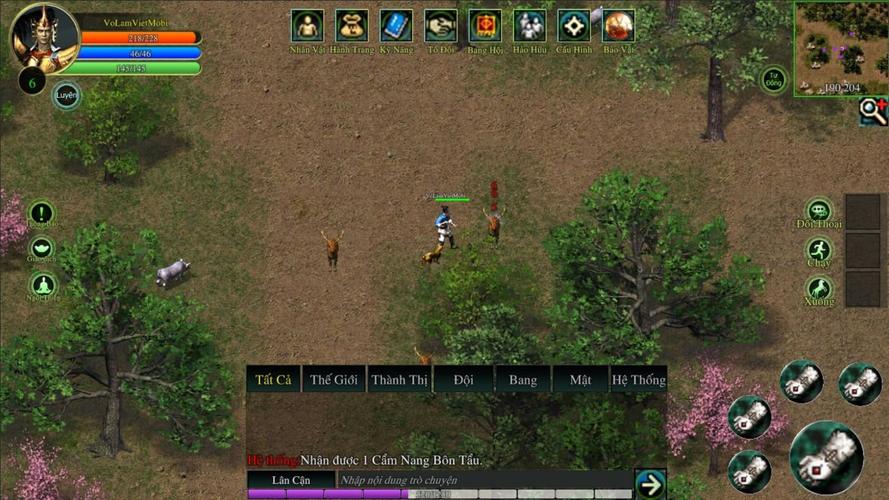This screenshot has height=500, width=889.
Task: Select the Hệ Thống chat tab
Action: 638,379
